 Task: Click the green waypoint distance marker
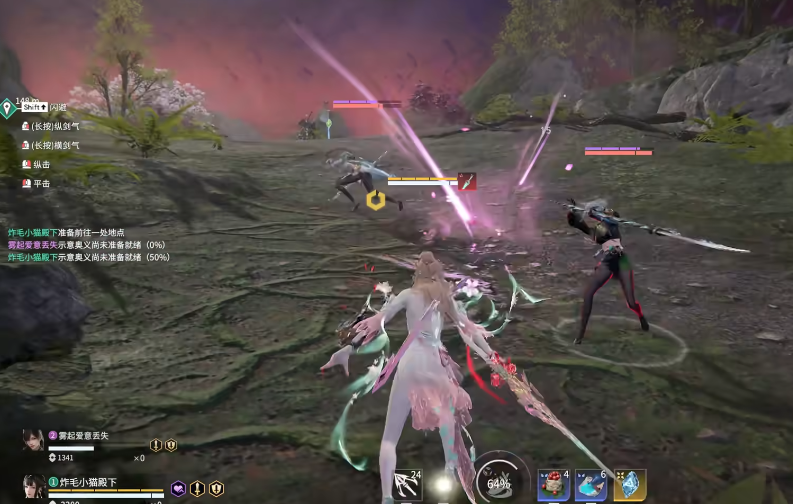pyautogui.click(x=7, y=107)
